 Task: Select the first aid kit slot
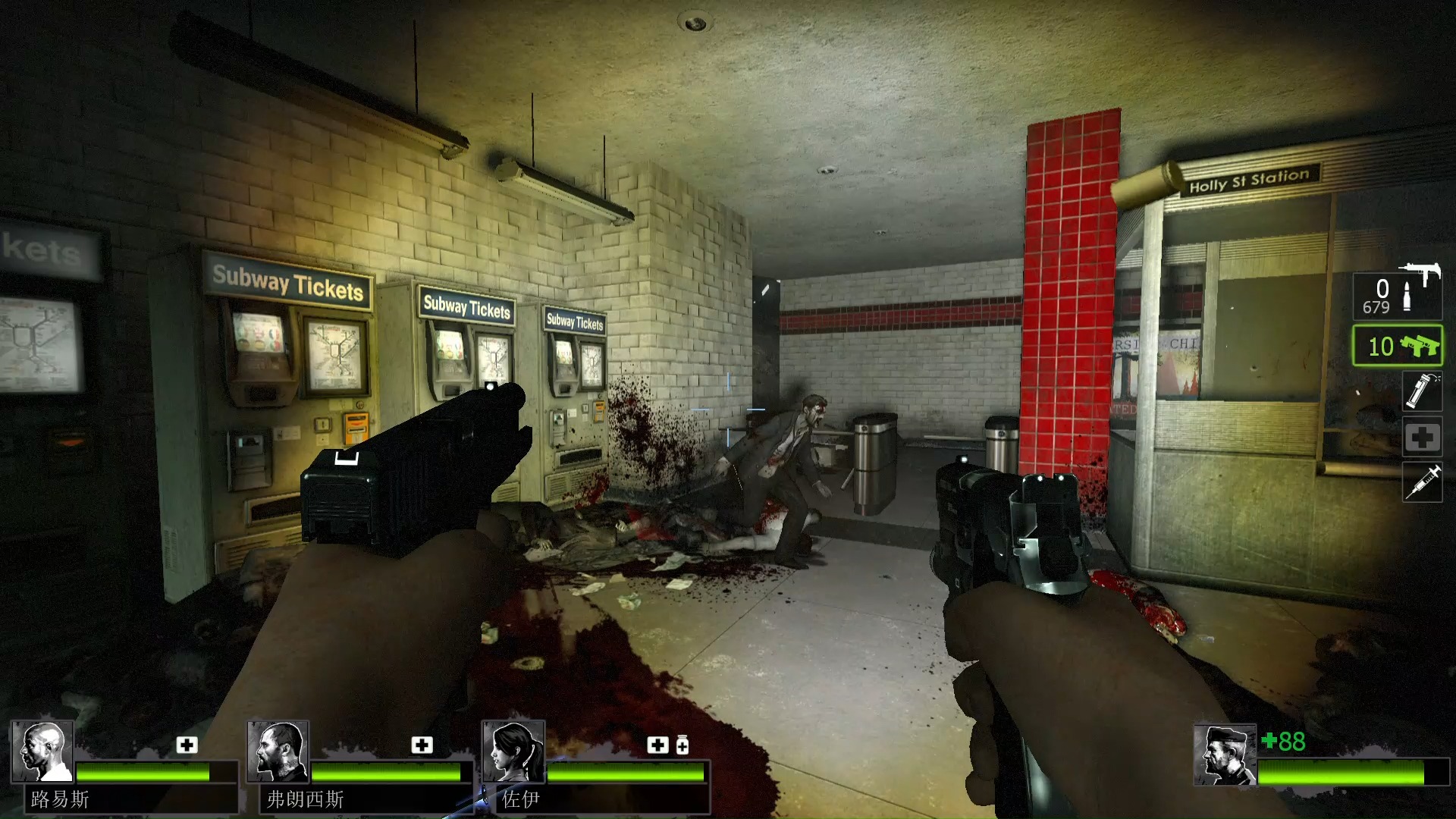[1422, 437]
